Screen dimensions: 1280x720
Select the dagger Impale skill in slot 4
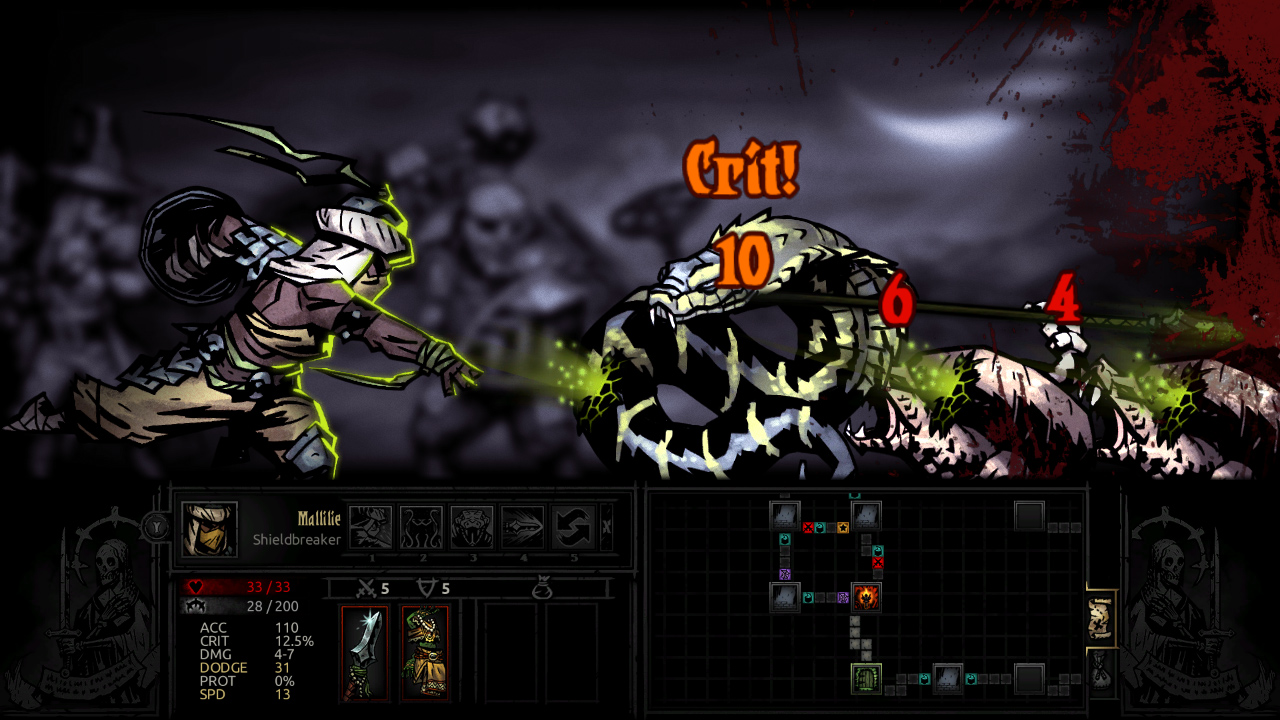(x=522, y=527)
